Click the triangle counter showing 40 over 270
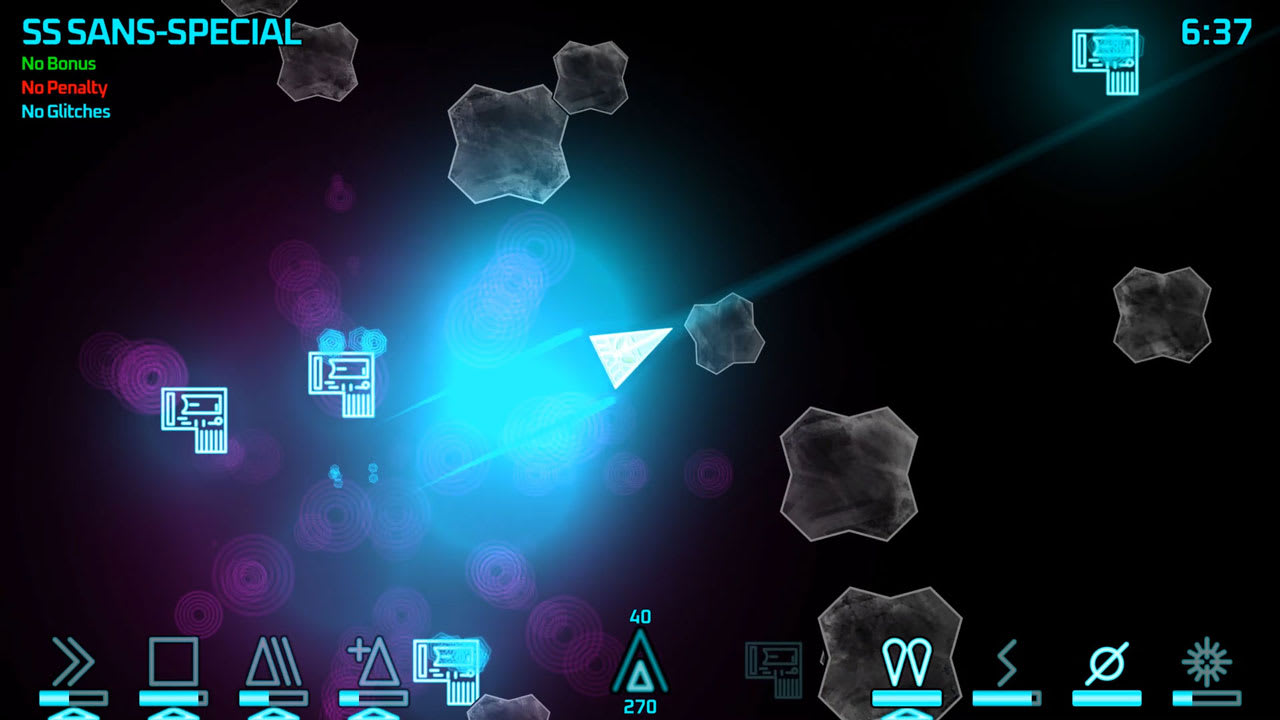The image size is (1280, 720). pyautogui.click(x=640, y=662)
